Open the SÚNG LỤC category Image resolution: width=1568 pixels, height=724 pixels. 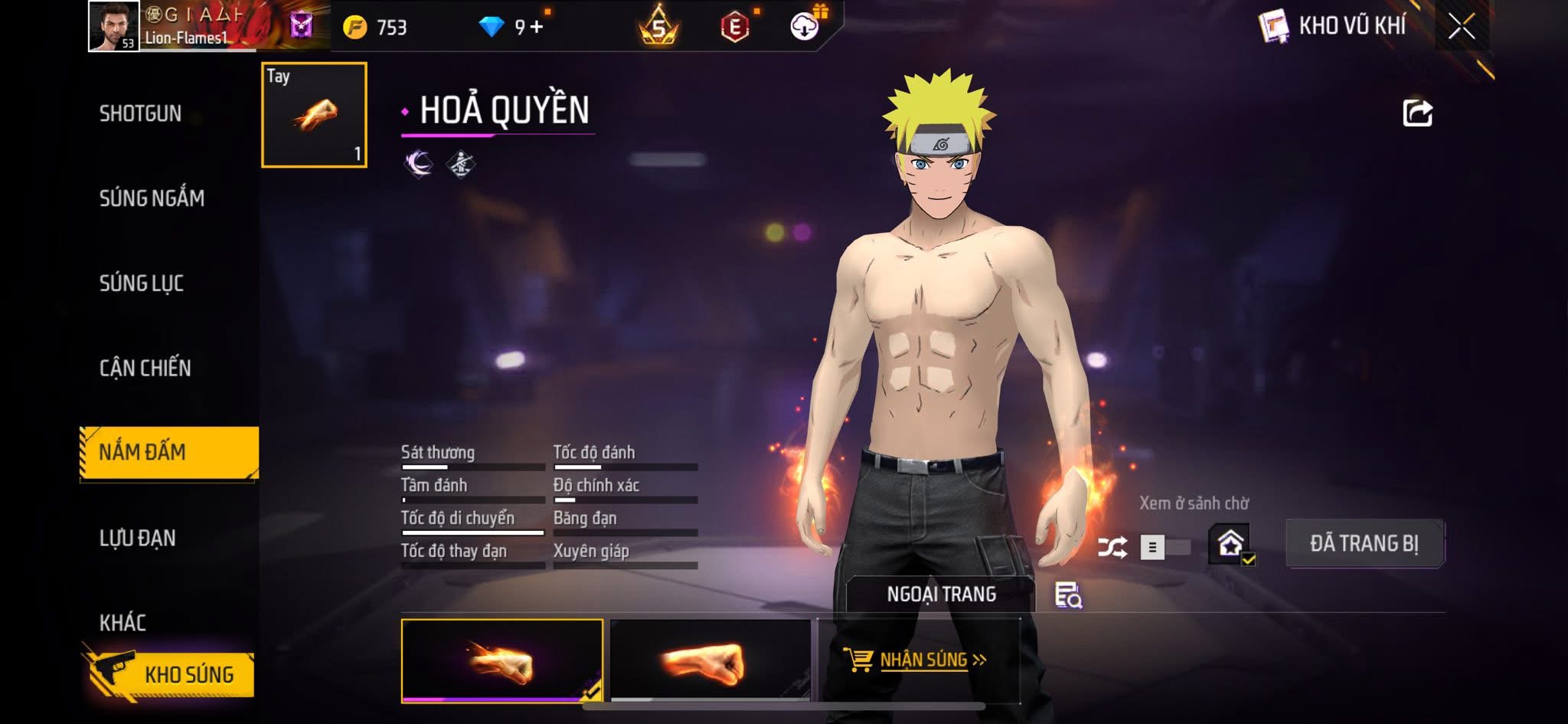(142, 283)
